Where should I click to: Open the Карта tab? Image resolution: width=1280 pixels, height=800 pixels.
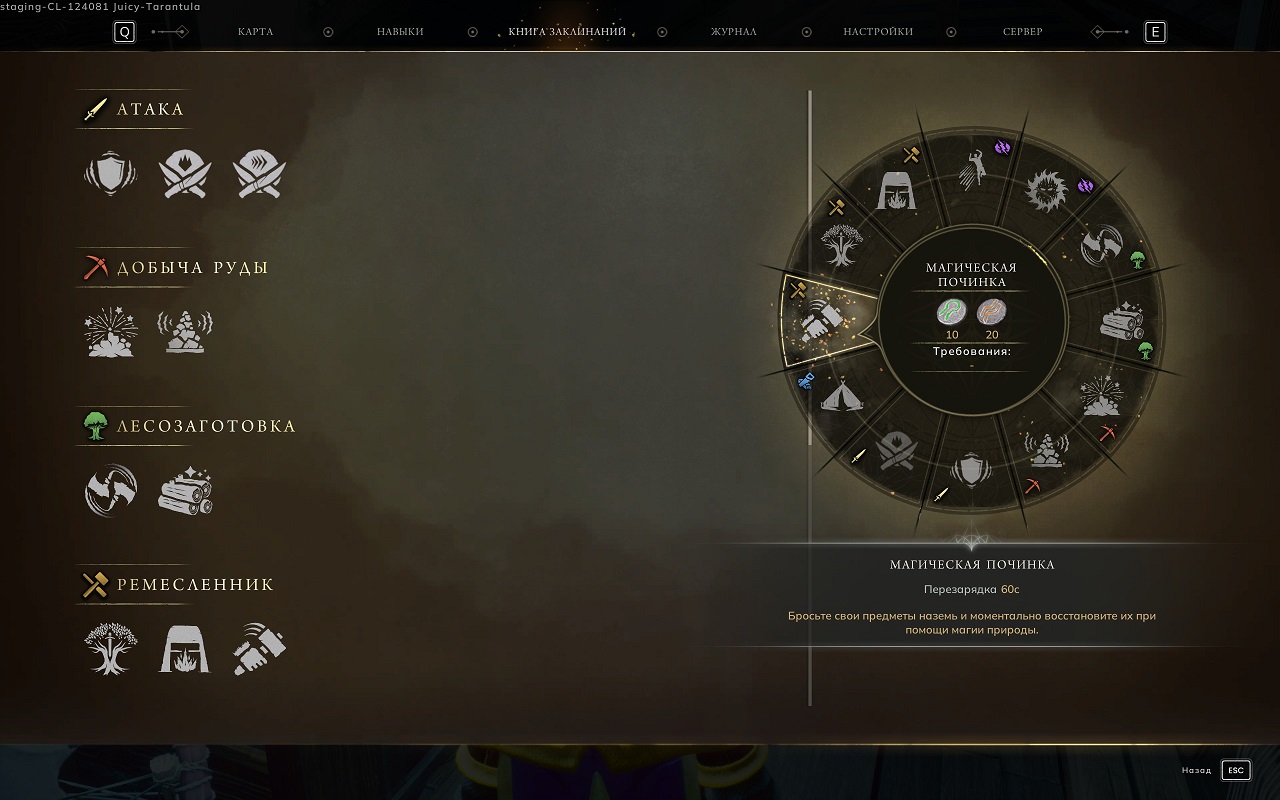tap(255, 32)
